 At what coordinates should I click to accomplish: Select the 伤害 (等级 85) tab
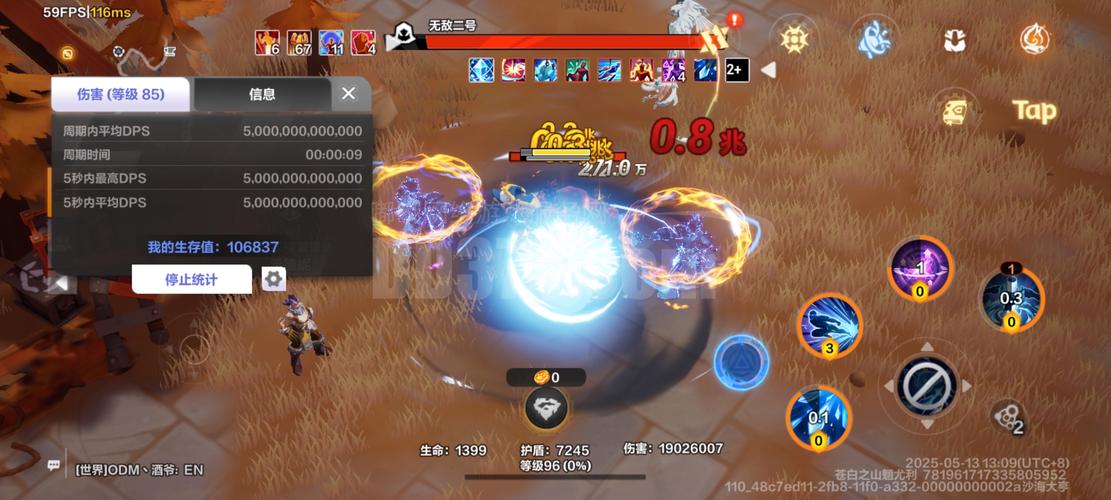[120, 94]
